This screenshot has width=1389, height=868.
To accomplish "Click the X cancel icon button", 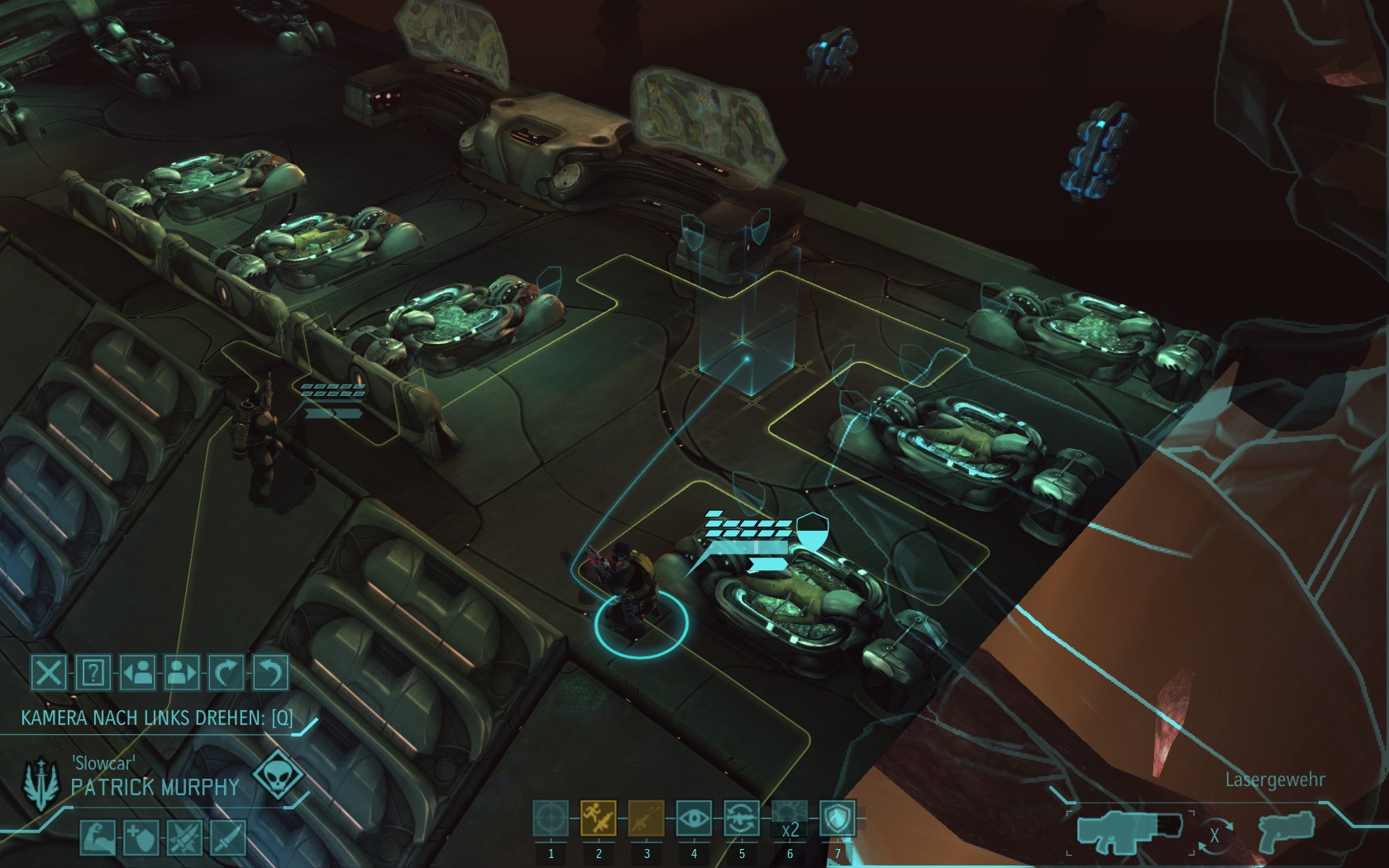I will (x=49, y=673).
